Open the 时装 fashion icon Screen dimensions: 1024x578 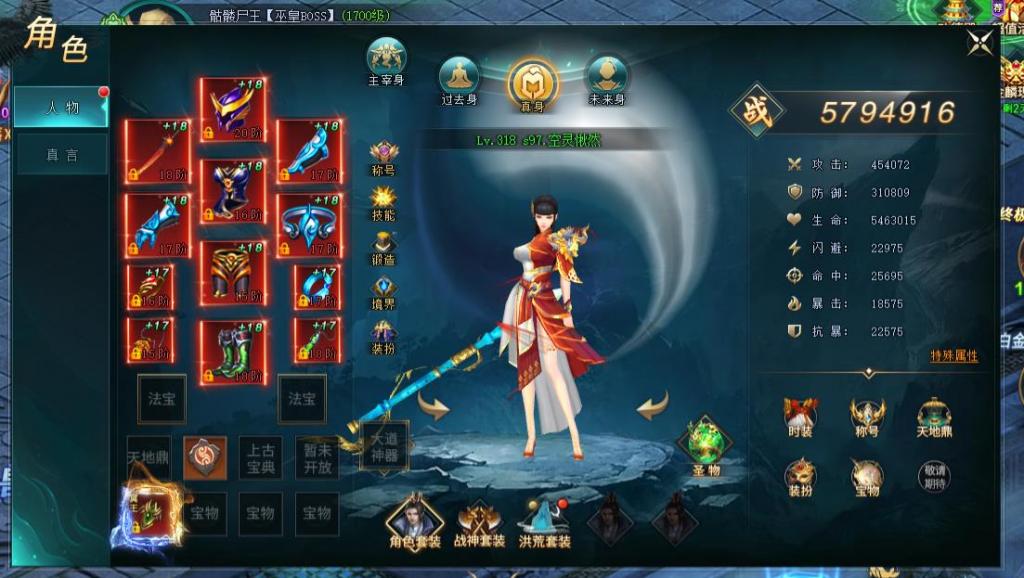[800, 416]
